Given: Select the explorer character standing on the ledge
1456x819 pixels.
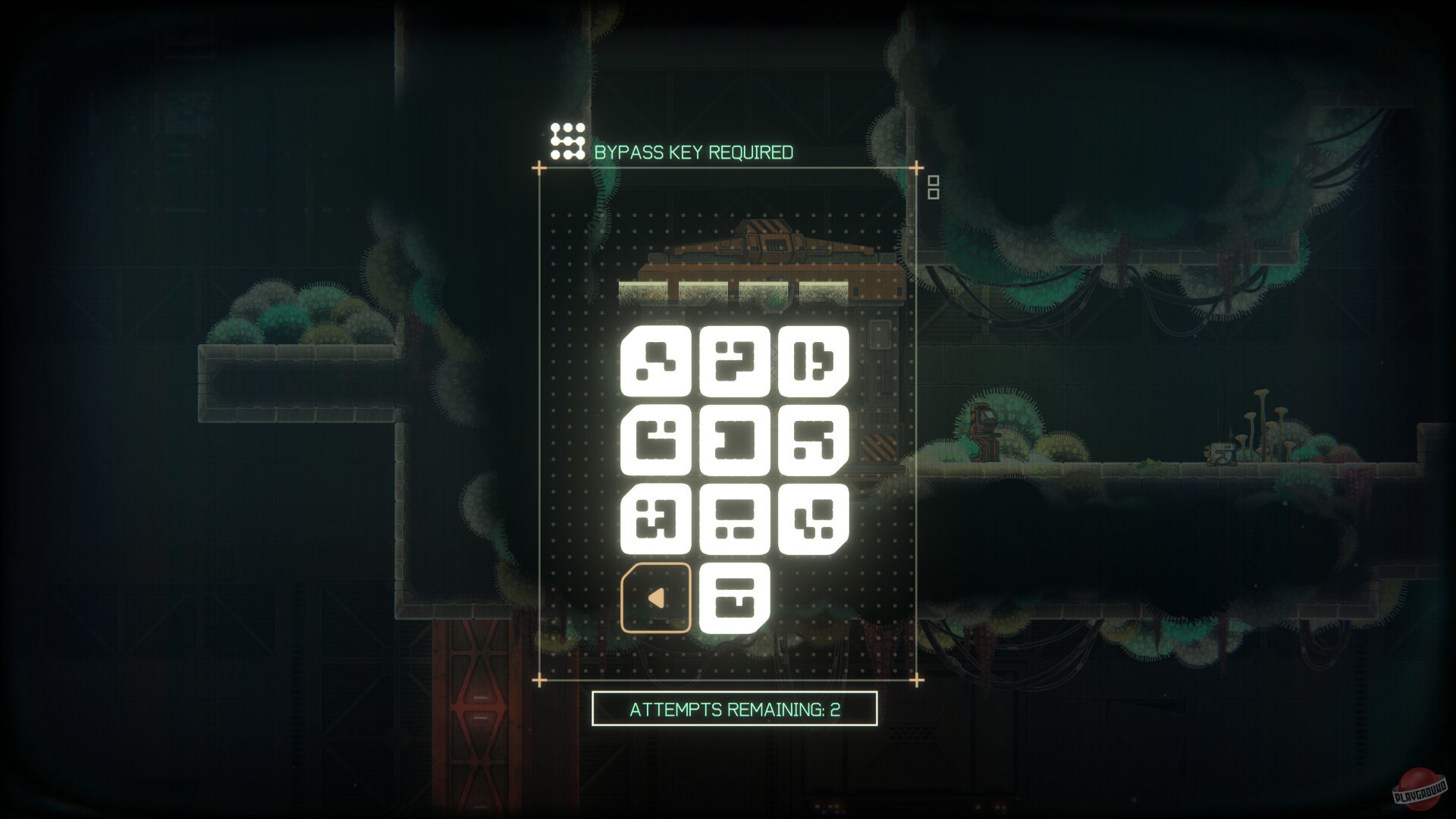Looking at the screenshot, I should tap(984, 432).
